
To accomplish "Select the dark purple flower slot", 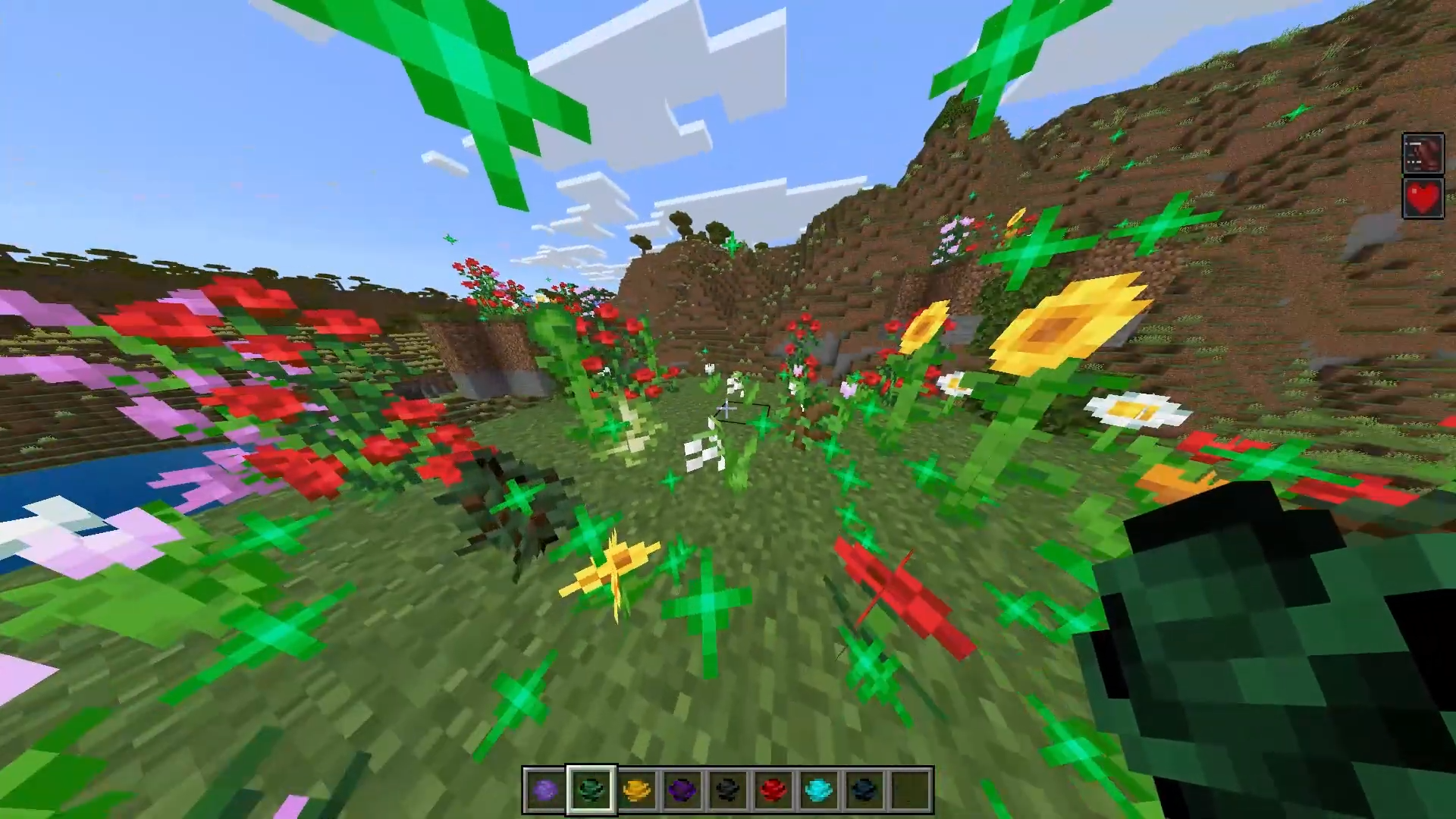I will (682, 791).
